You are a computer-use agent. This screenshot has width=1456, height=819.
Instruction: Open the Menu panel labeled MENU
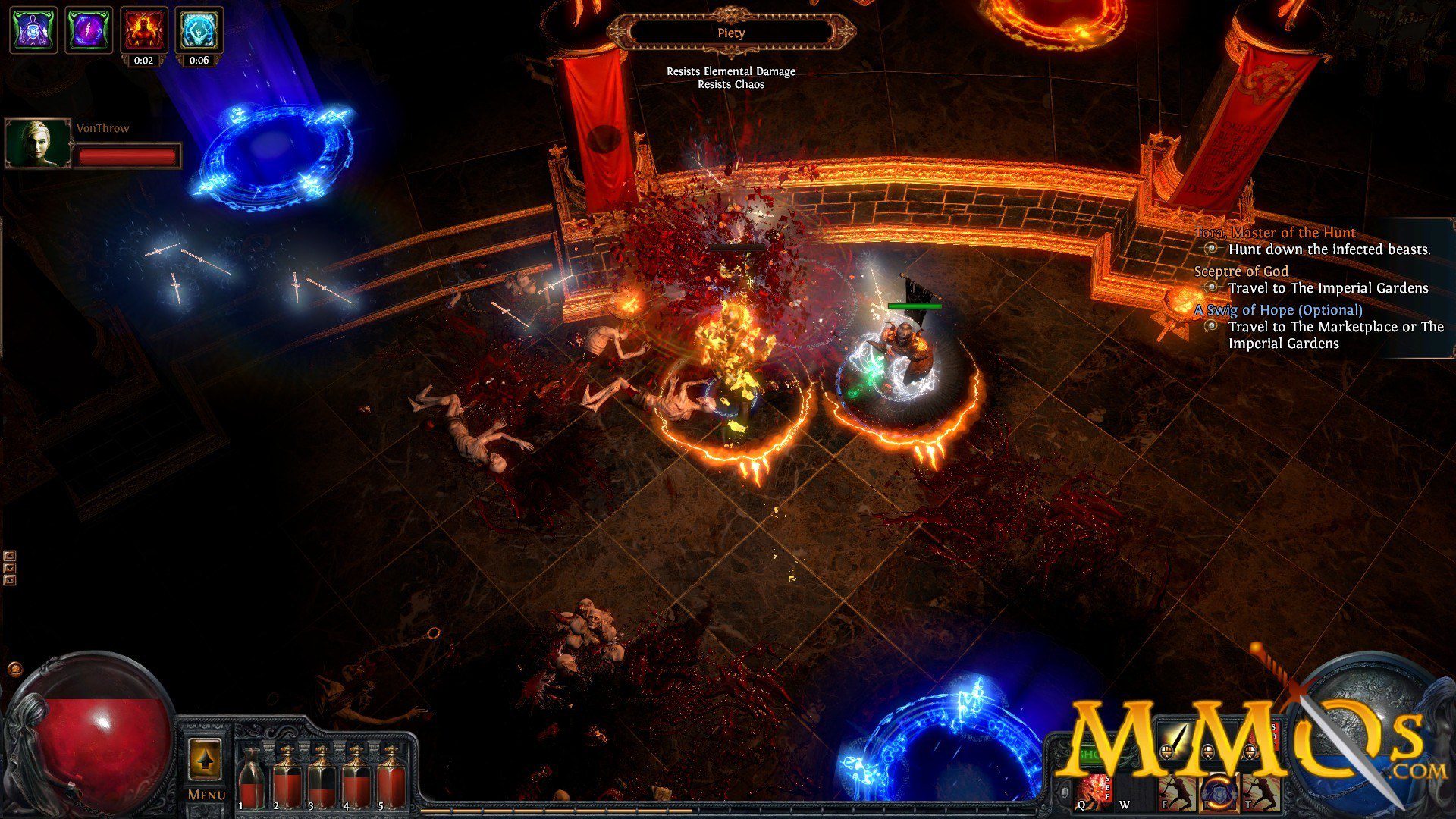[x=205, y=794]
